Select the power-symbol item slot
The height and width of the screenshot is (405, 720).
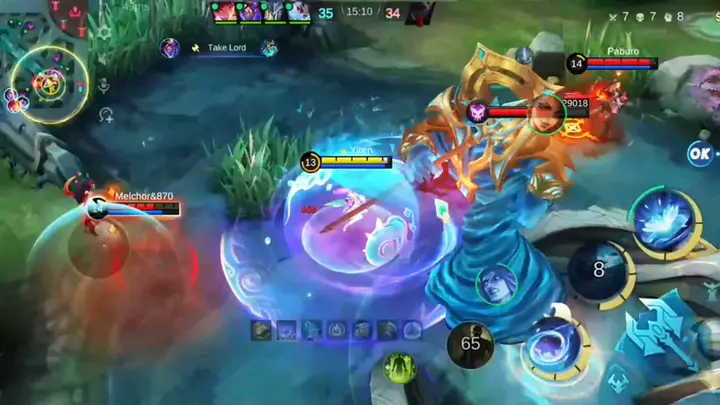click(337, 330)
